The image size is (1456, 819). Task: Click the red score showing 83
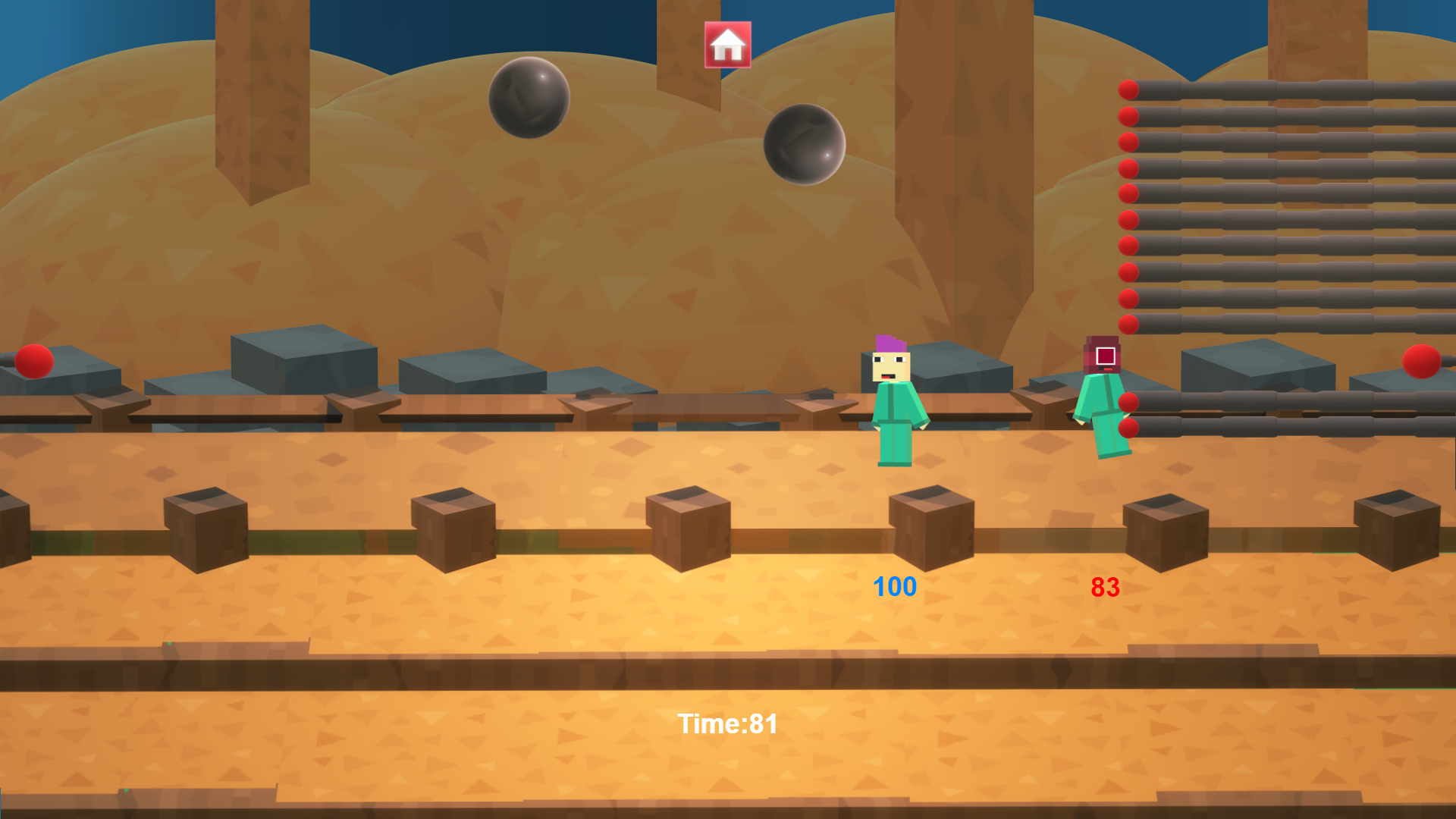(x=1104, y=586)
